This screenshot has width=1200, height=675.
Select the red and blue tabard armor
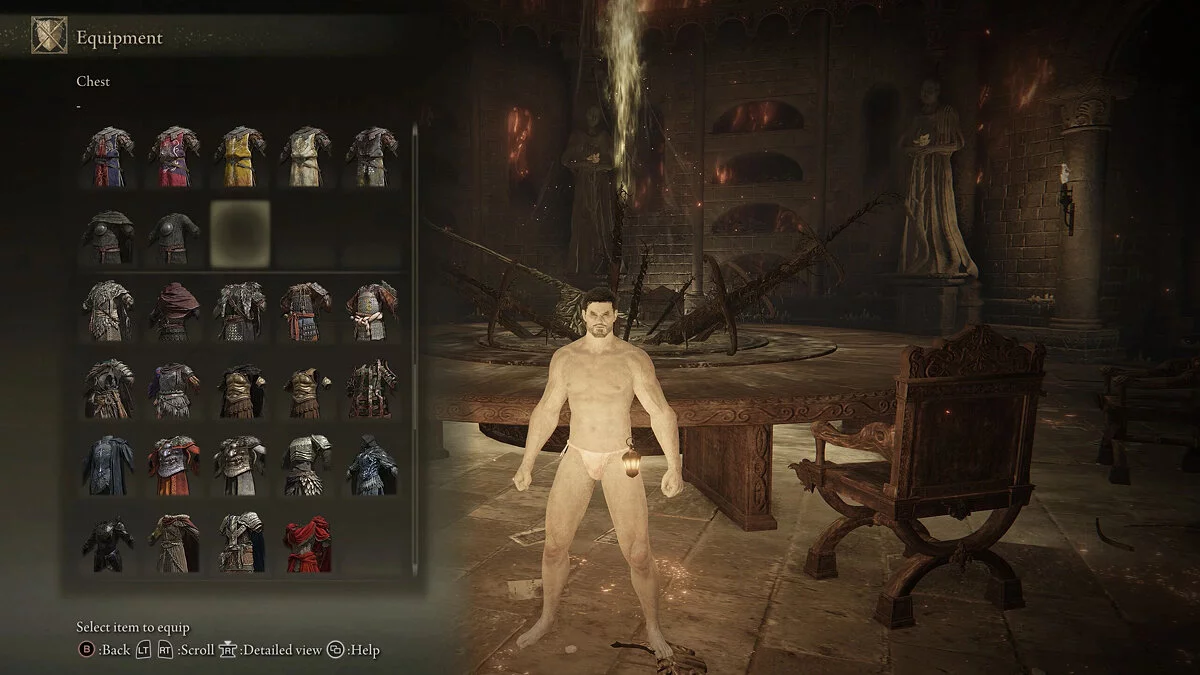[x=109, y=156]
